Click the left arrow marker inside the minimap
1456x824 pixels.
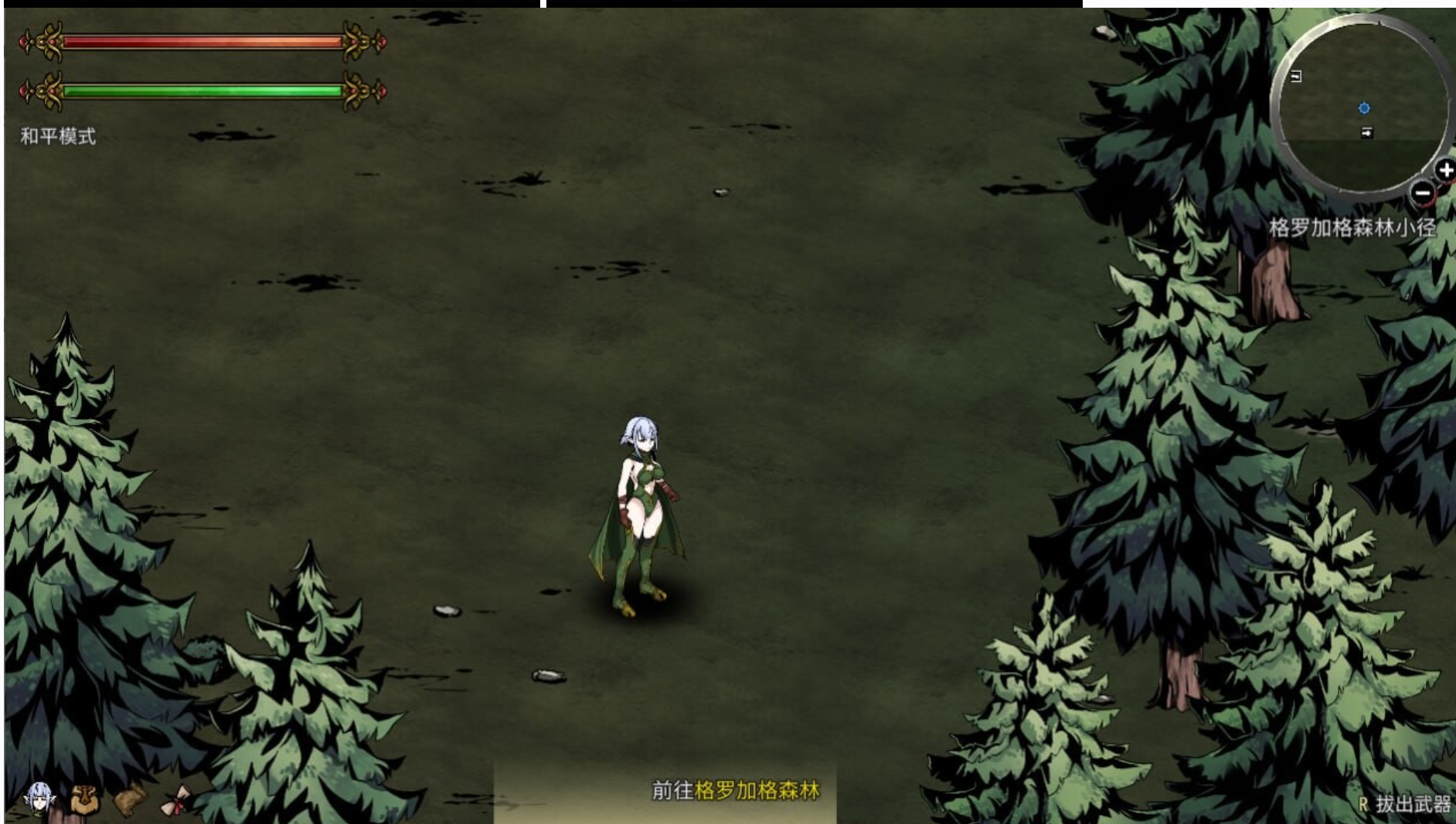[1296, 77]
